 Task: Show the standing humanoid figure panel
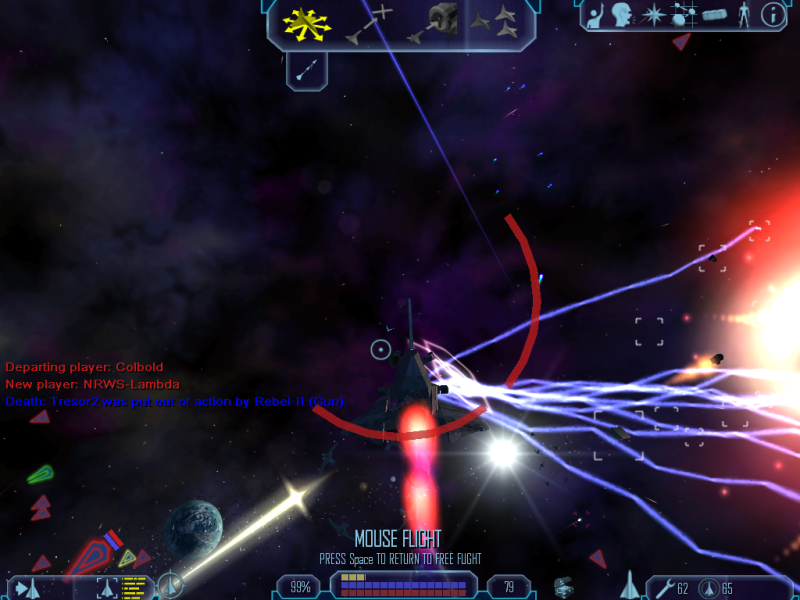(x=742, y=15)
